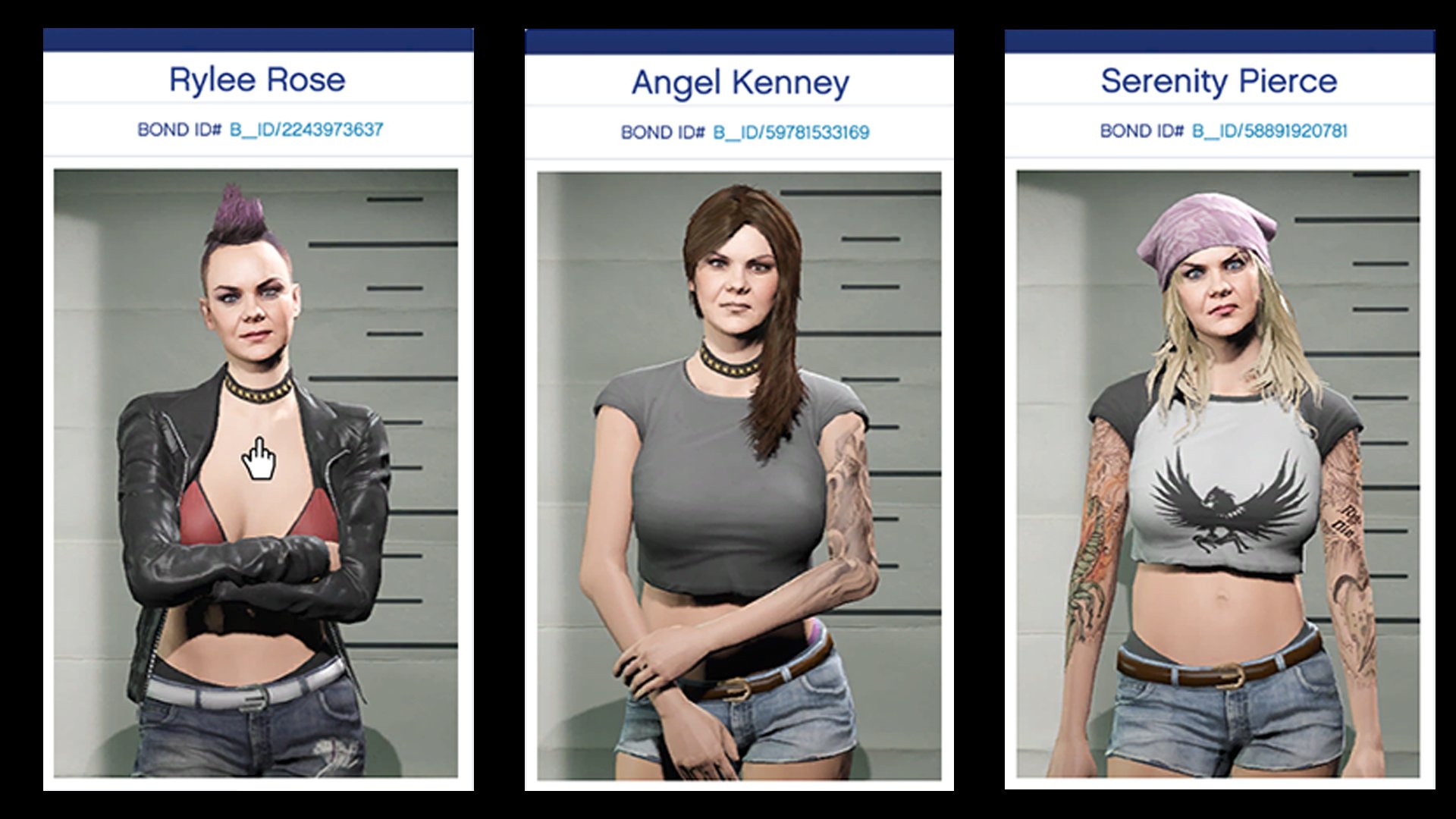Click the name label Angel Kenney

coord(738,83)
